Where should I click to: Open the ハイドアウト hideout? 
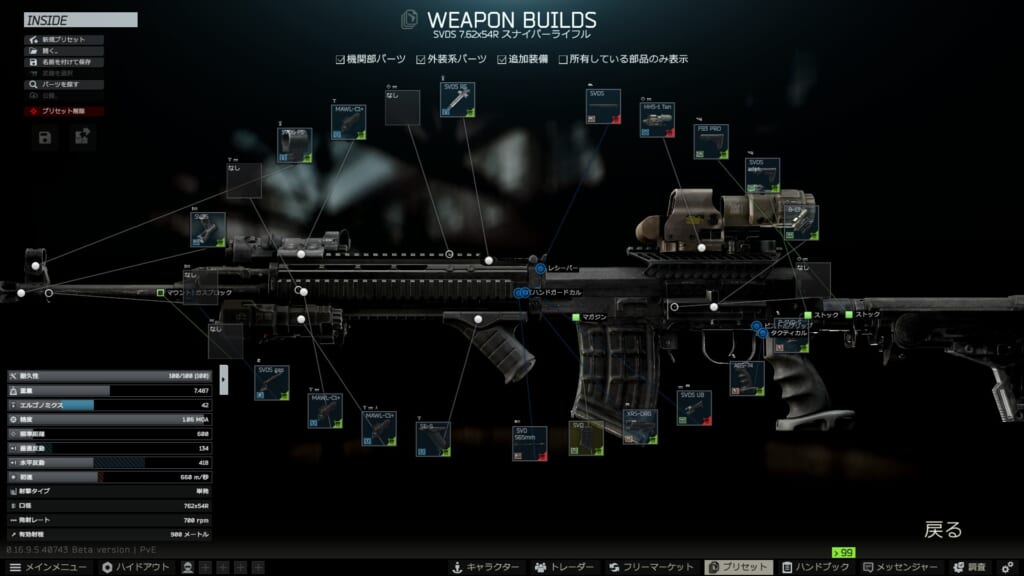click(135, 567)
